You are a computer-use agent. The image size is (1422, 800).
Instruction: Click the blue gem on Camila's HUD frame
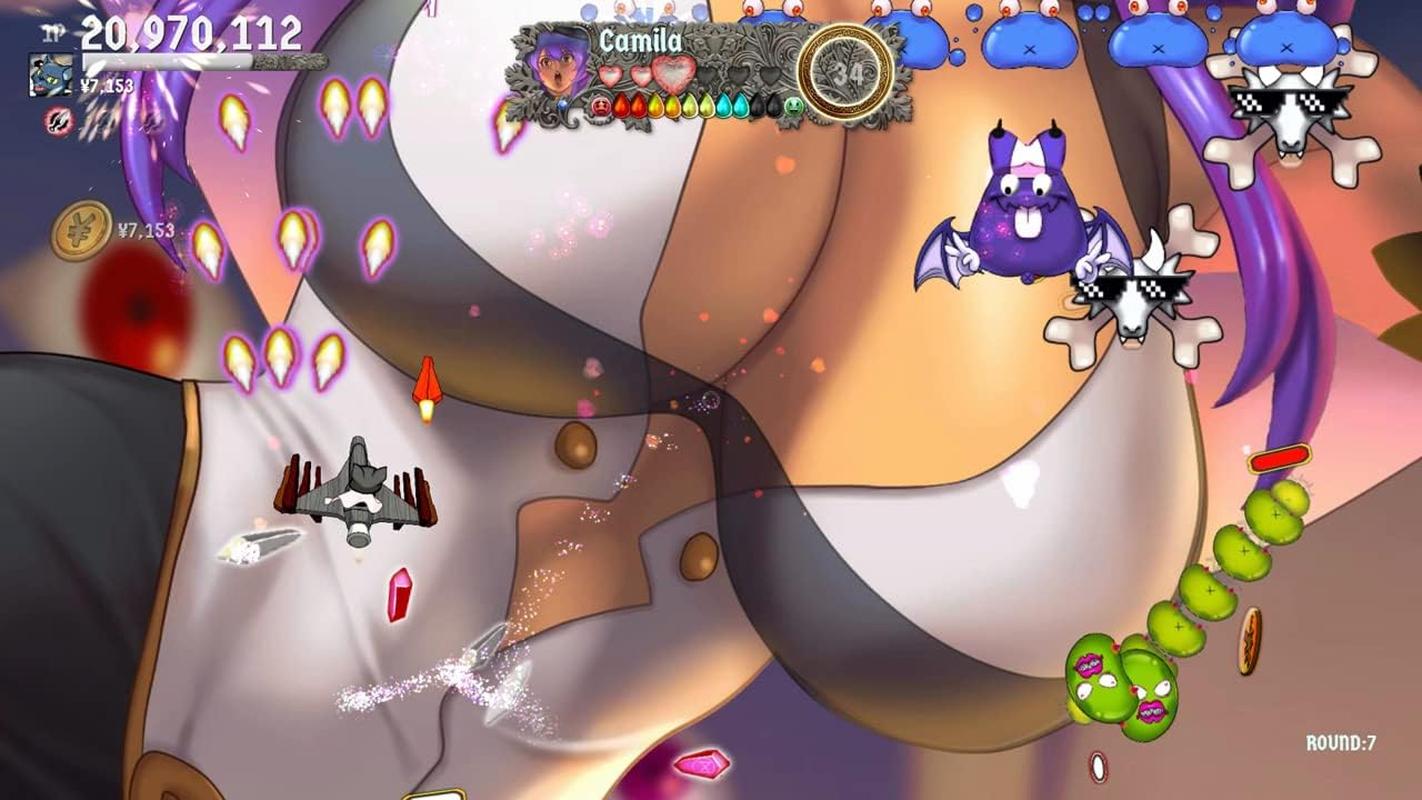click(x=562, y=104)
